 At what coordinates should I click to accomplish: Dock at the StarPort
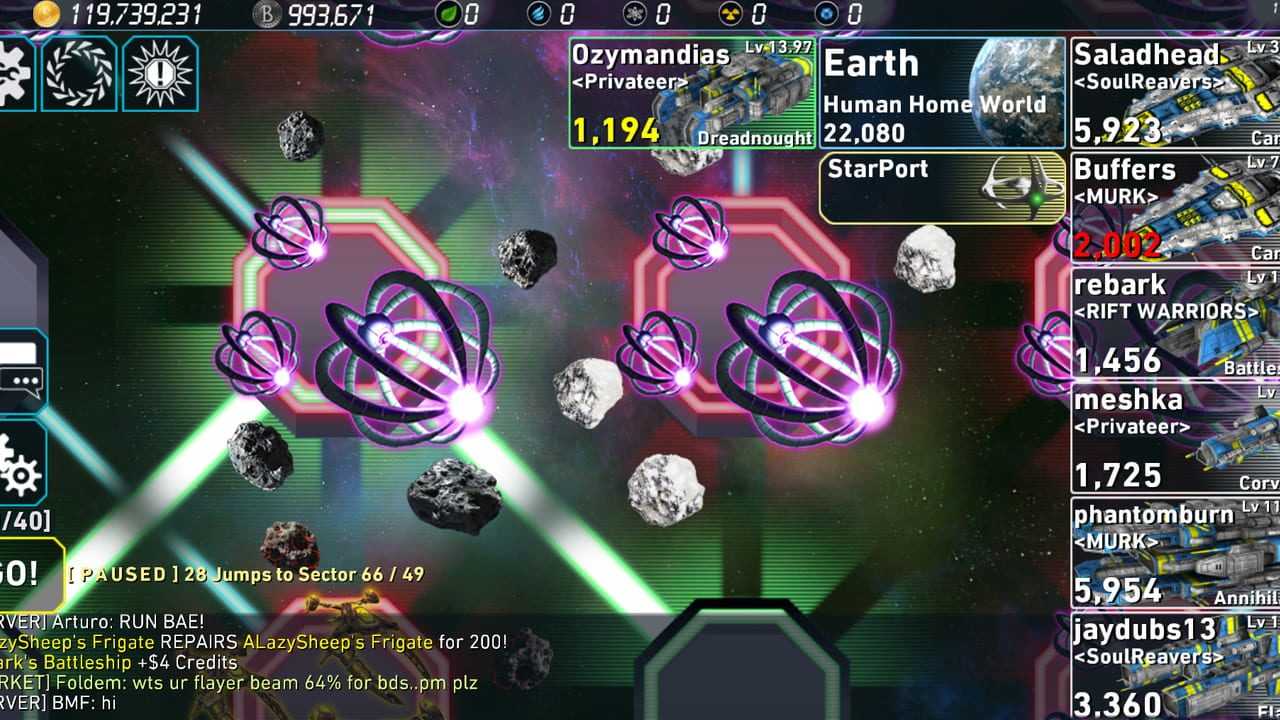(x=942, y=187)
